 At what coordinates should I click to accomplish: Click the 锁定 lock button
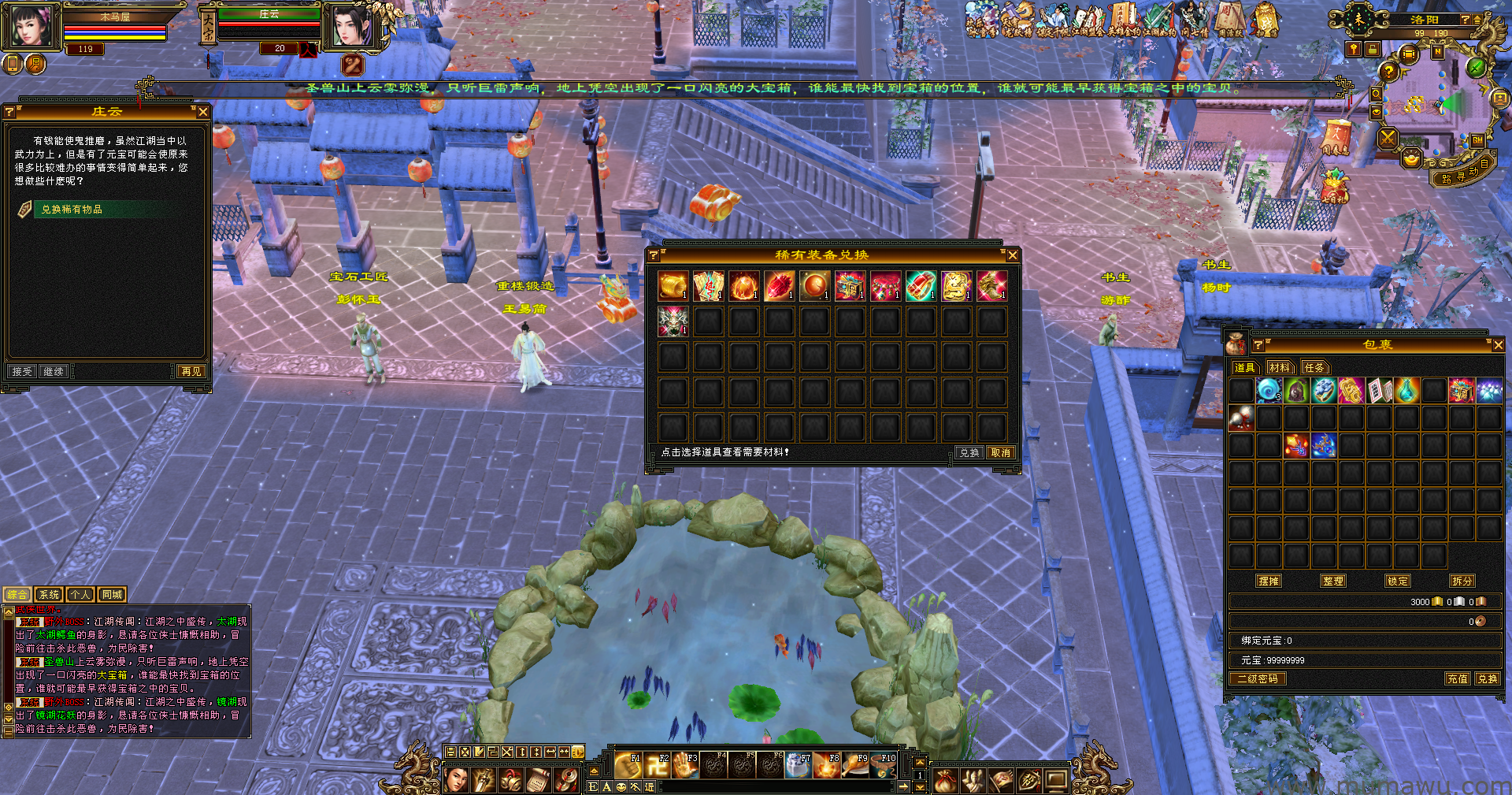click(x=1398, y=581)
